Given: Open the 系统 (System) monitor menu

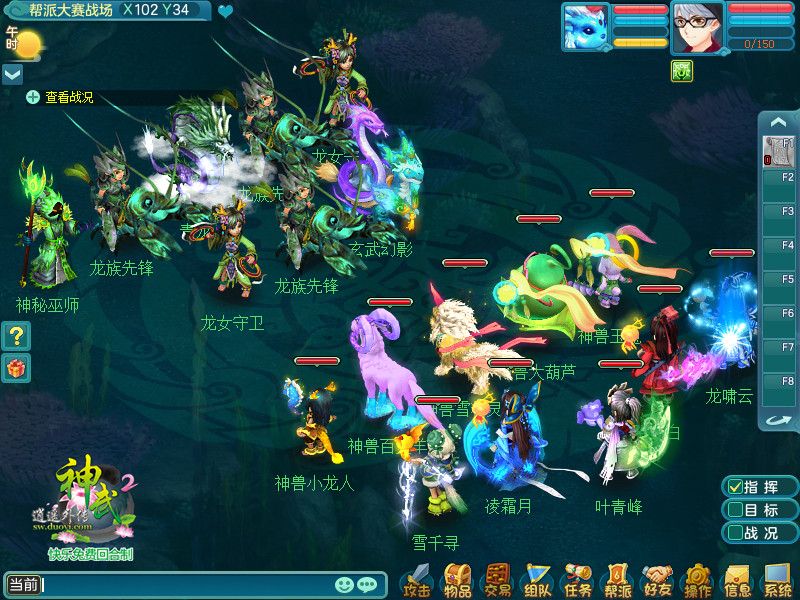Looking at the screenshot, I should tap(777, 579).
